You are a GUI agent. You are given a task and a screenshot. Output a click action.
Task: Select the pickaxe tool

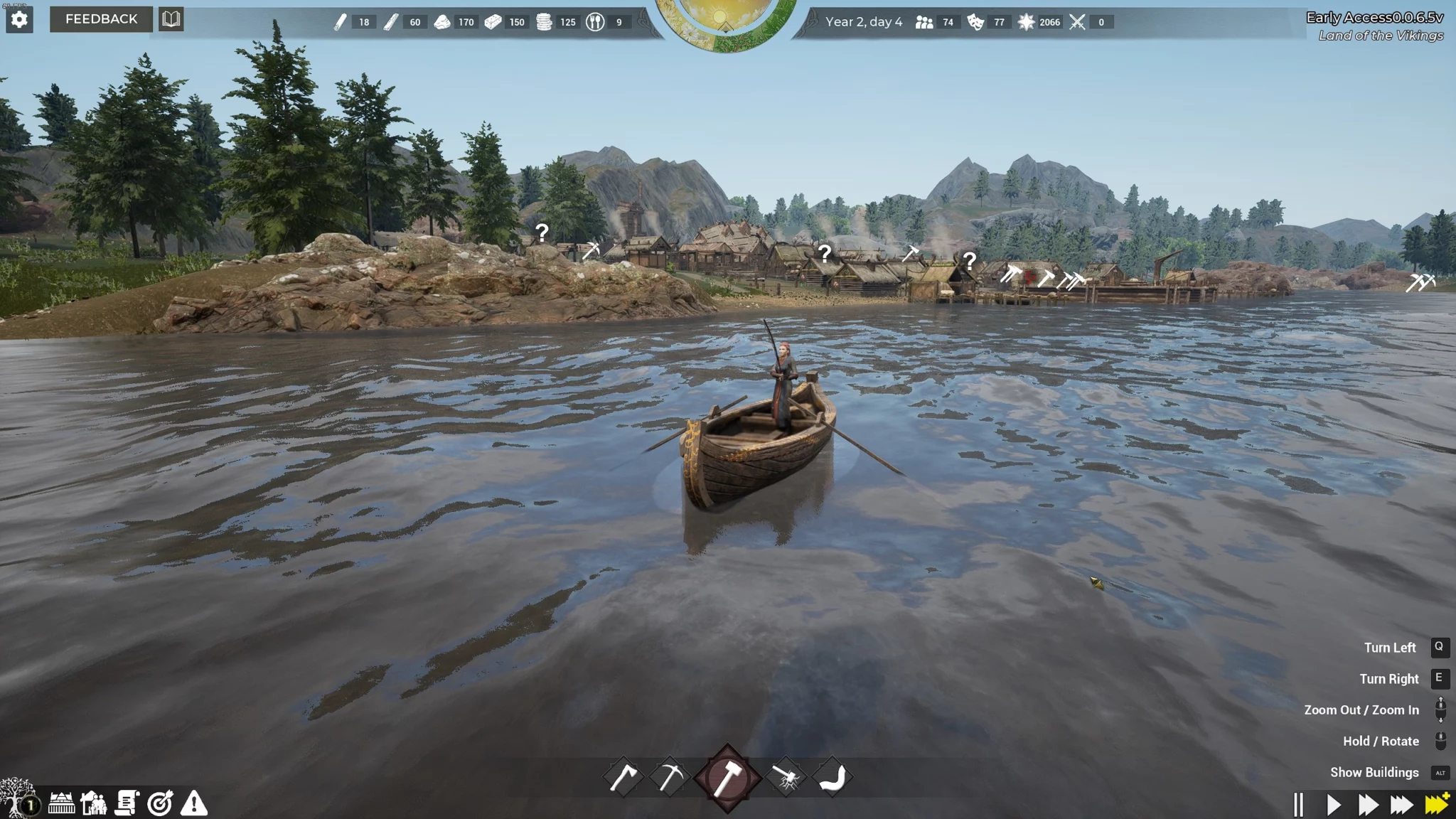coord(669,777)
